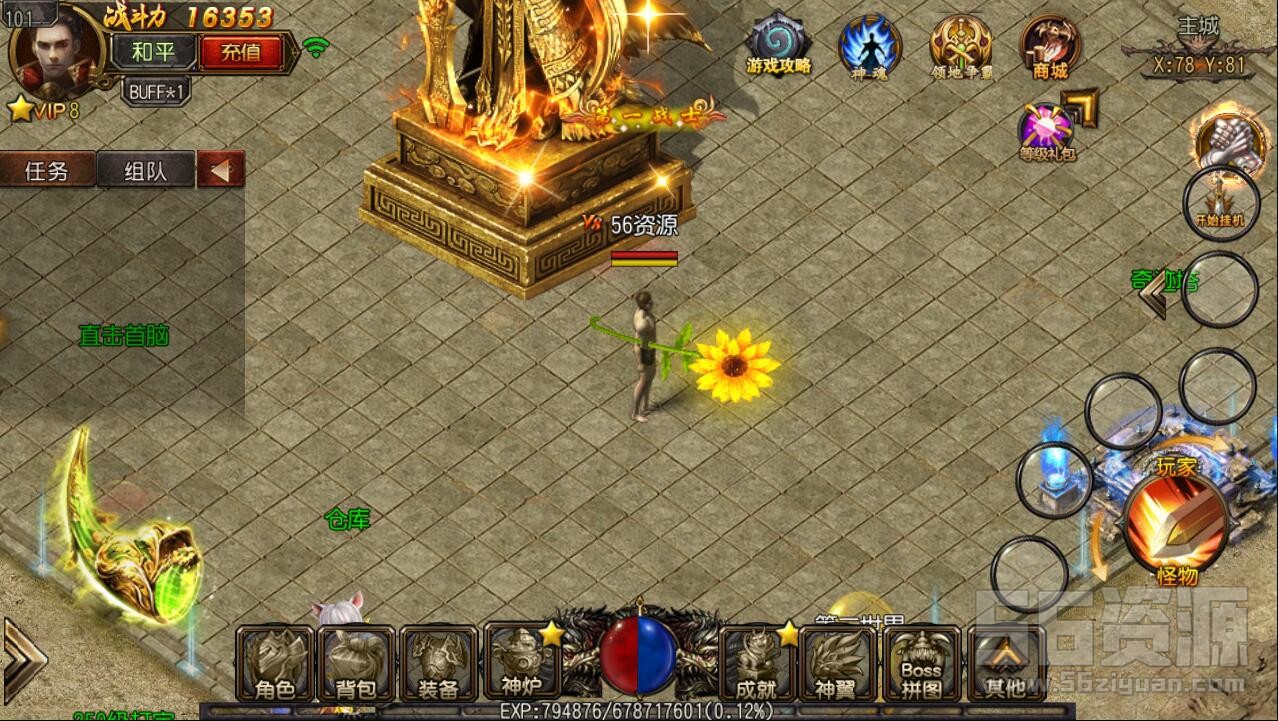Viewport: 1278px width, 721px height.
Task: Open the 角色 character menu
Action: [275, 663]
